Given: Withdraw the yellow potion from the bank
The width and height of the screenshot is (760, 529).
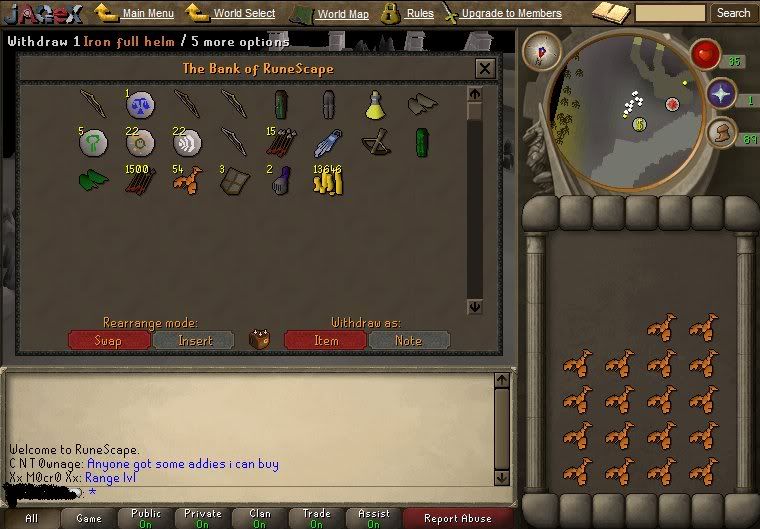Looking at the screenshot, I should (375, 104).
